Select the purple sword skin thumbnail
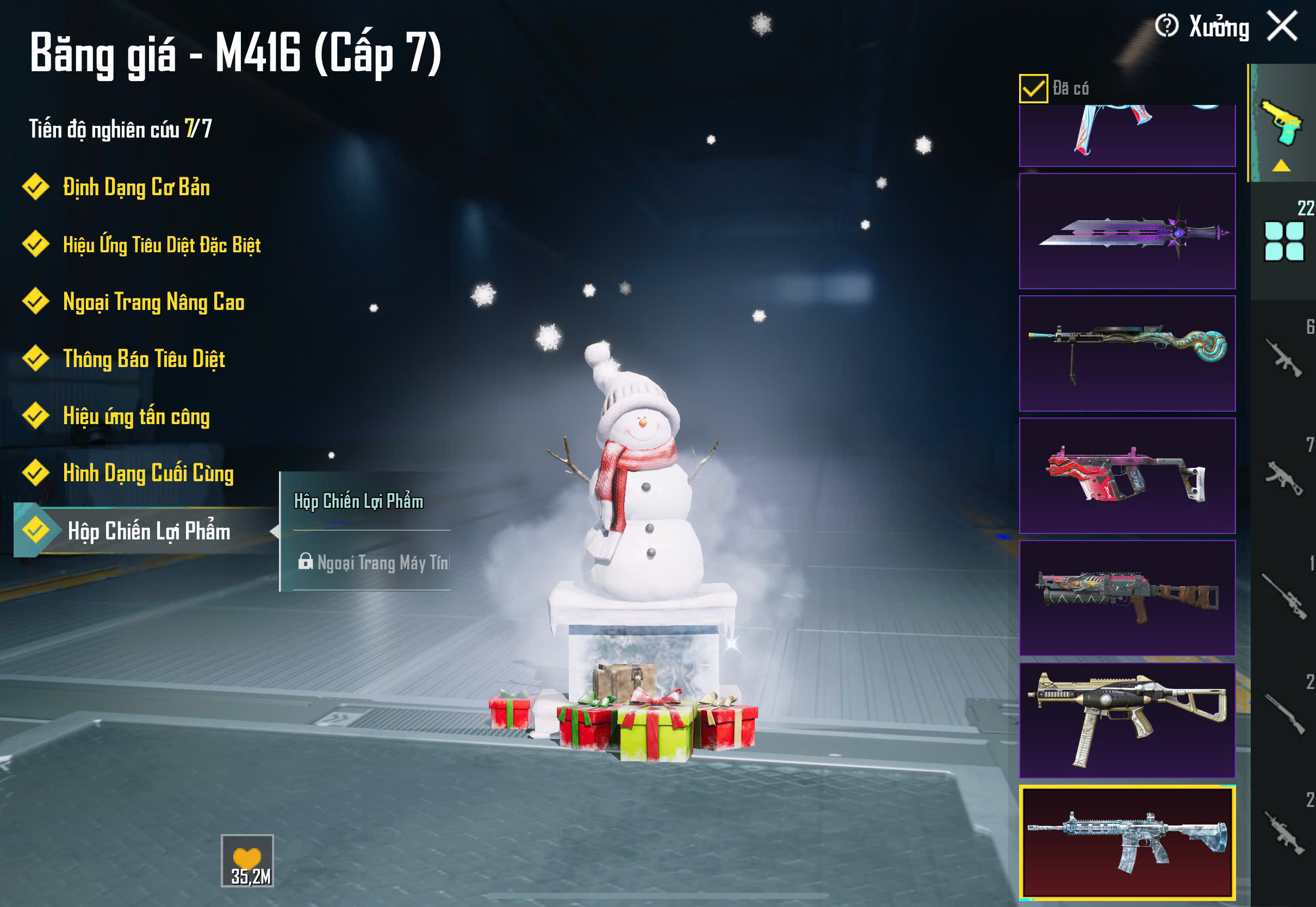This screenshot has width=1316, height=907. 1127,231
